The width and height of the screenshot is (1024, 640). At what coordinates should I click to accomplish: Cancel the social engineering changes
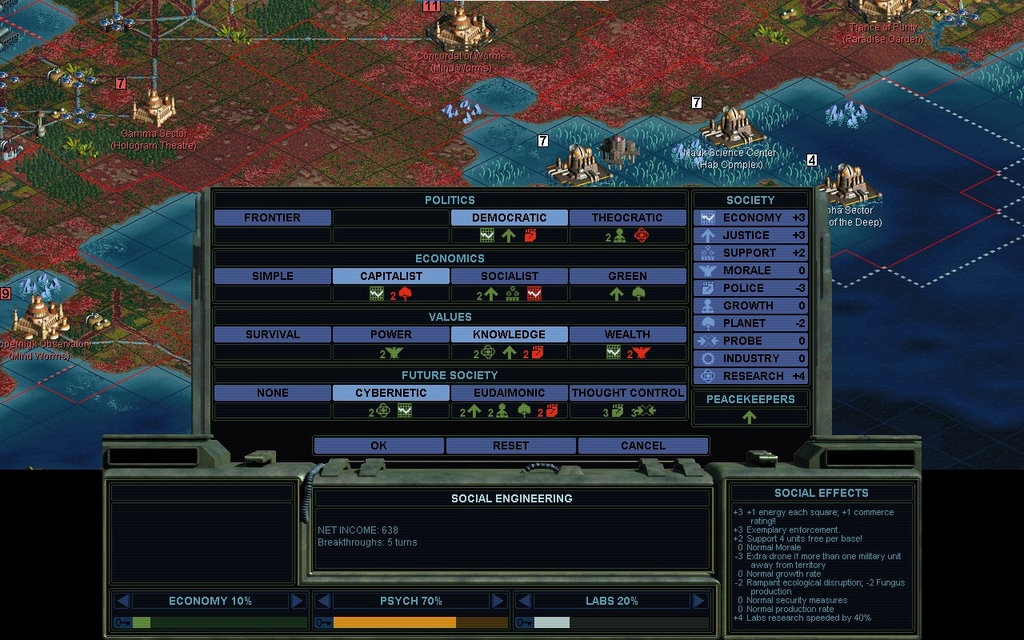coord(643,446)
